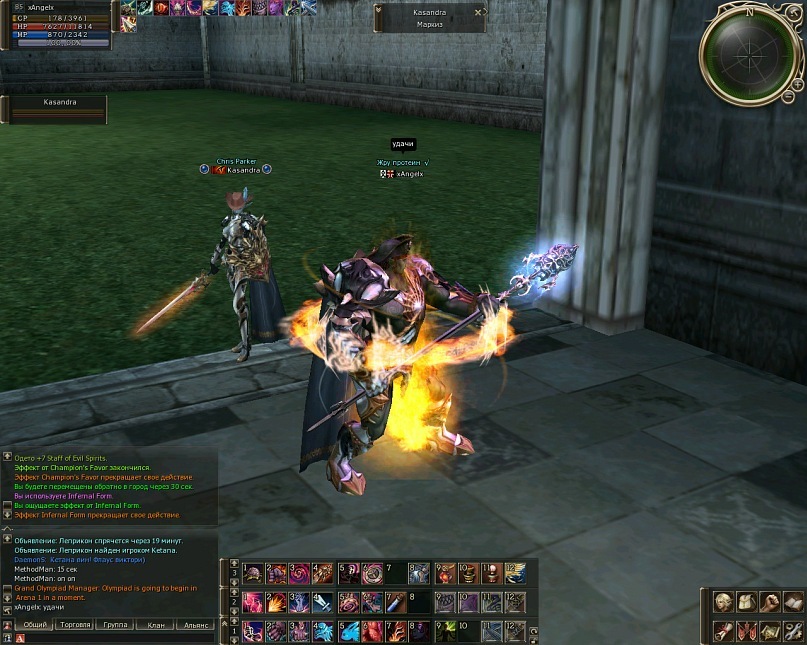Open the inventory bag icon

[x=745, y=602]
